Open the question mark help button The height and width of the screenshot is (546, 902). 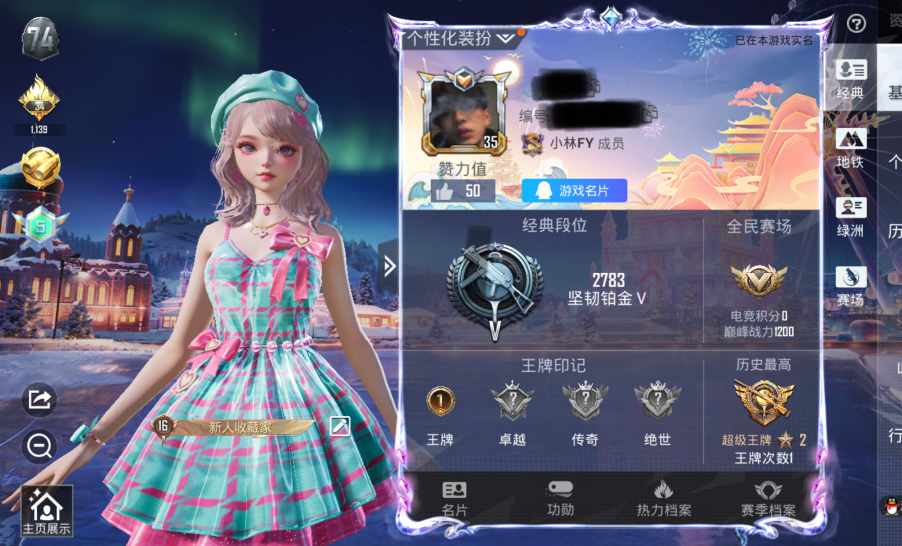coord(856,24)
